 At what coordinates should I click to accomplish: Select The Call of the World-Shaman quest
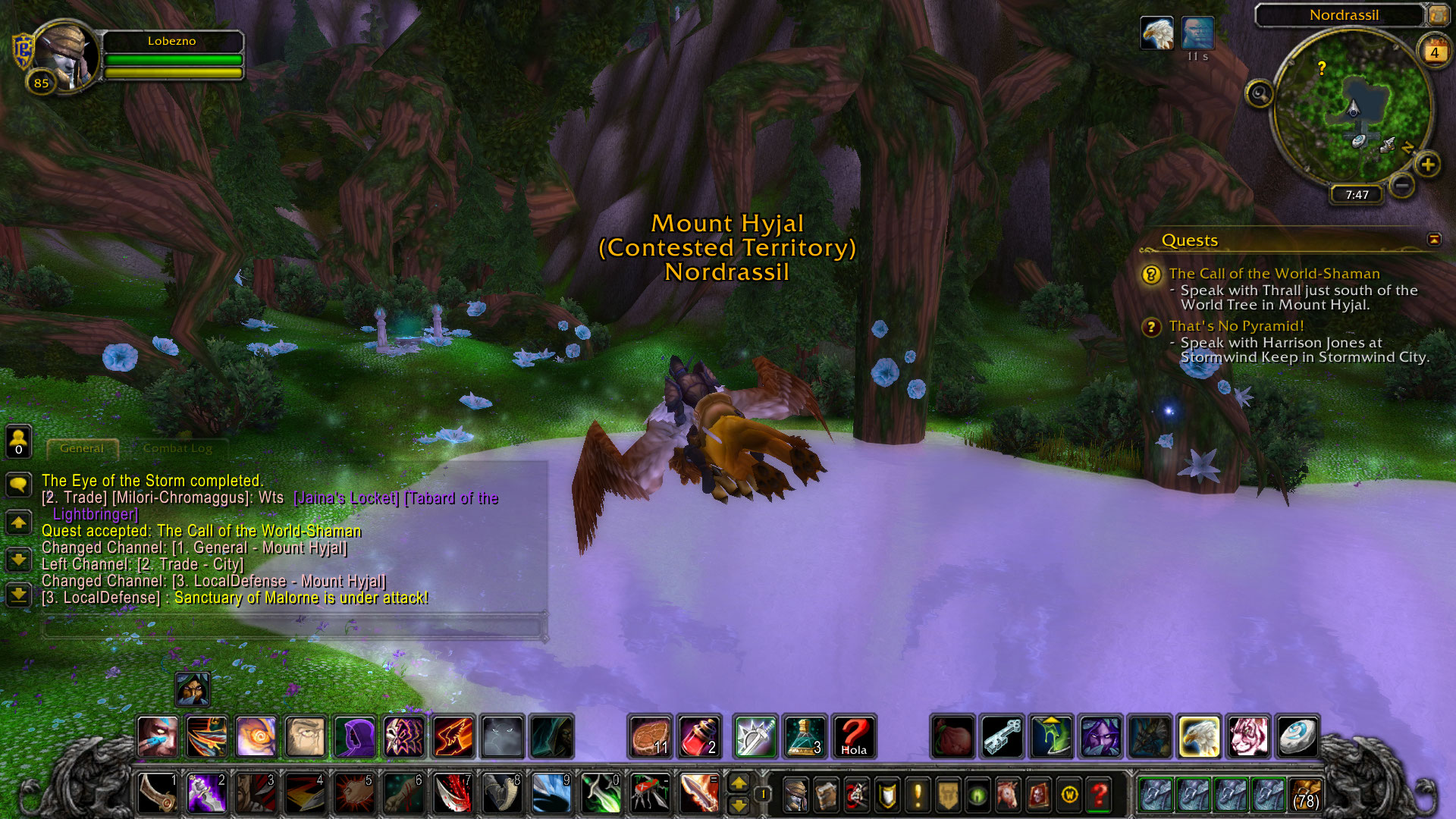pyautogui.click(x=1274, y=274)
